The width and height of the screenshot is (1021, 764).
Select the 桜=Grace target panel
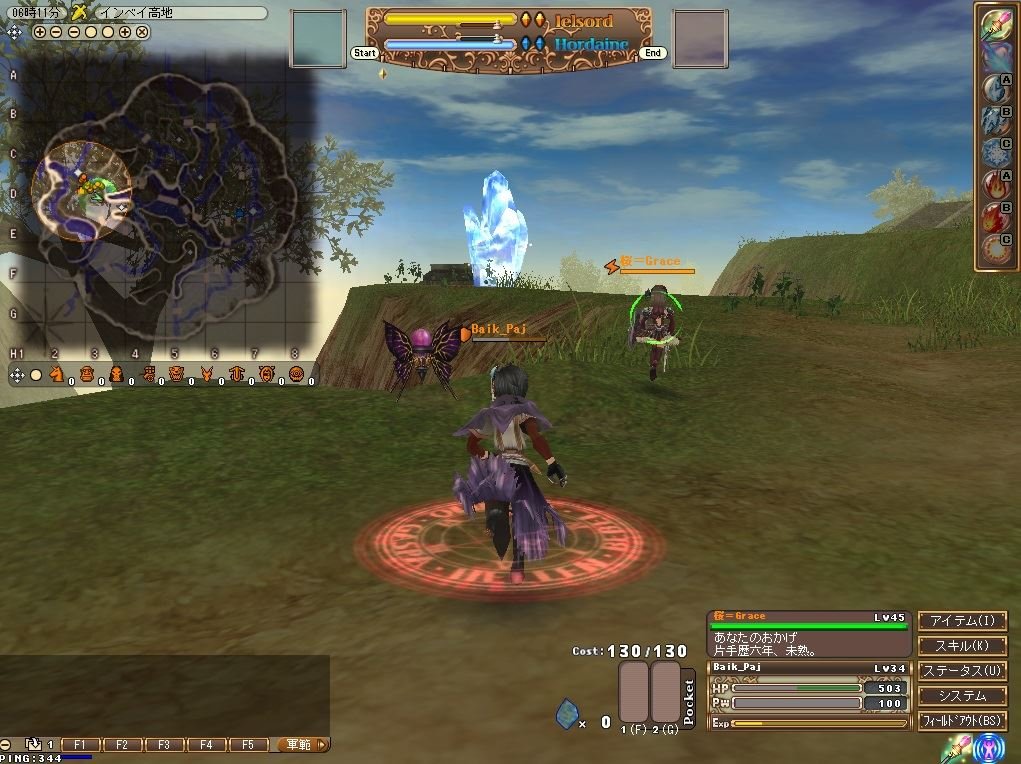coord(809,634)
